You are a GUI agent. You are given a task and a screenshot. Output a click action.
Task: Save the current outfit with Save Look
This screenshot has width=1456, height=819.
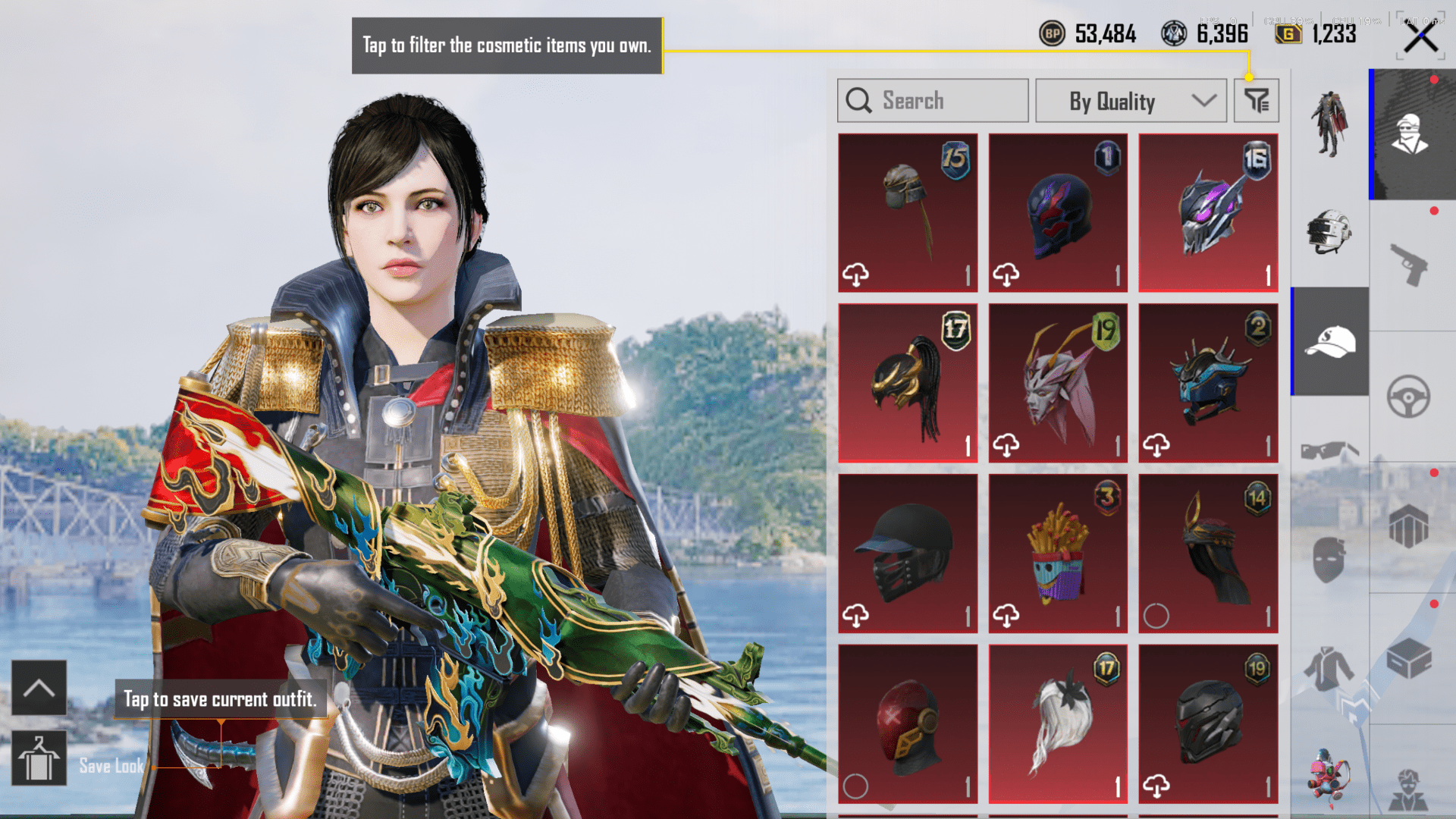tap(39, 759)
